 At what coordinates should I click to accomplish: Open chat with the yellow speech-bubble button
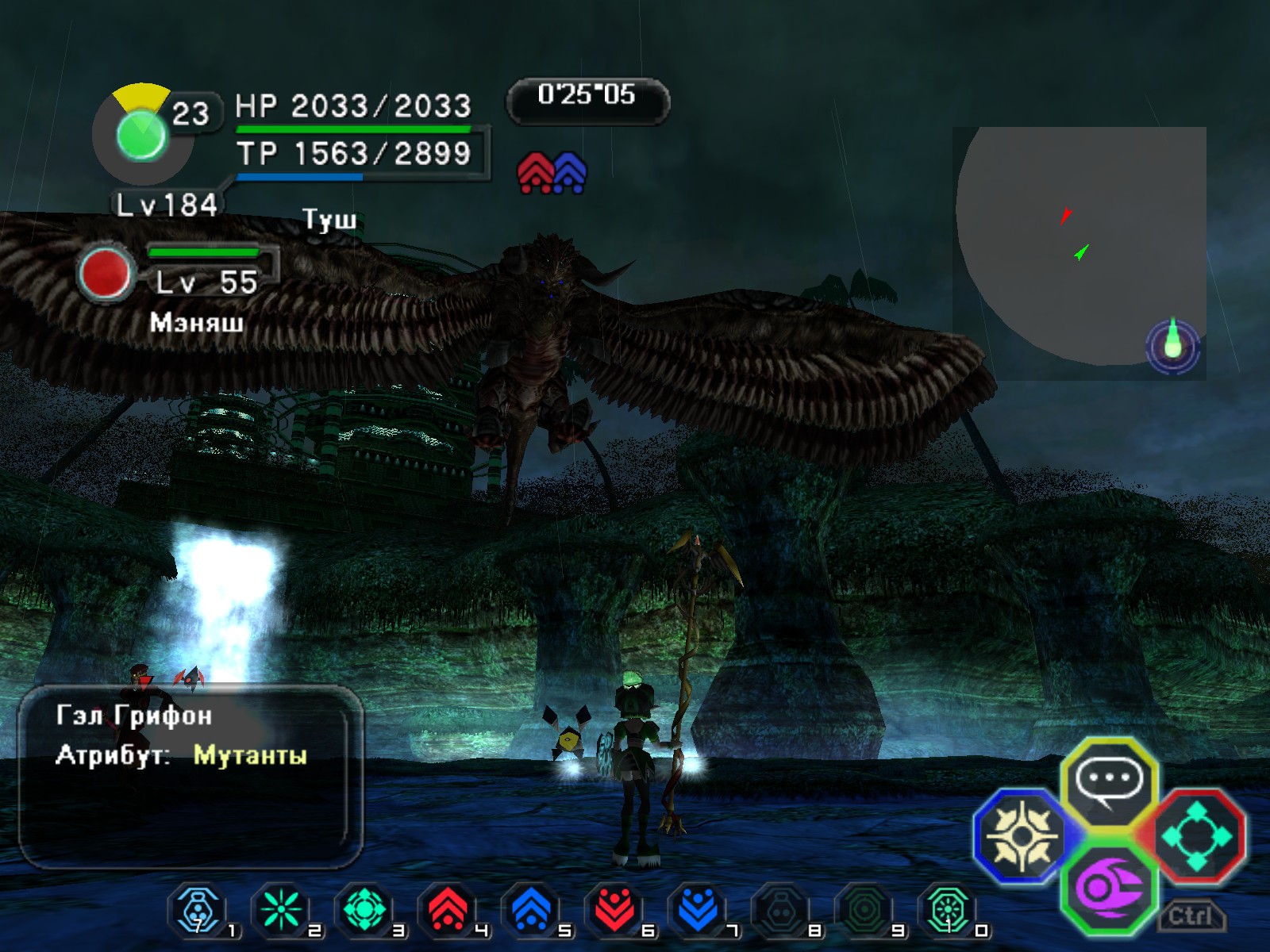coord(1109,782)
